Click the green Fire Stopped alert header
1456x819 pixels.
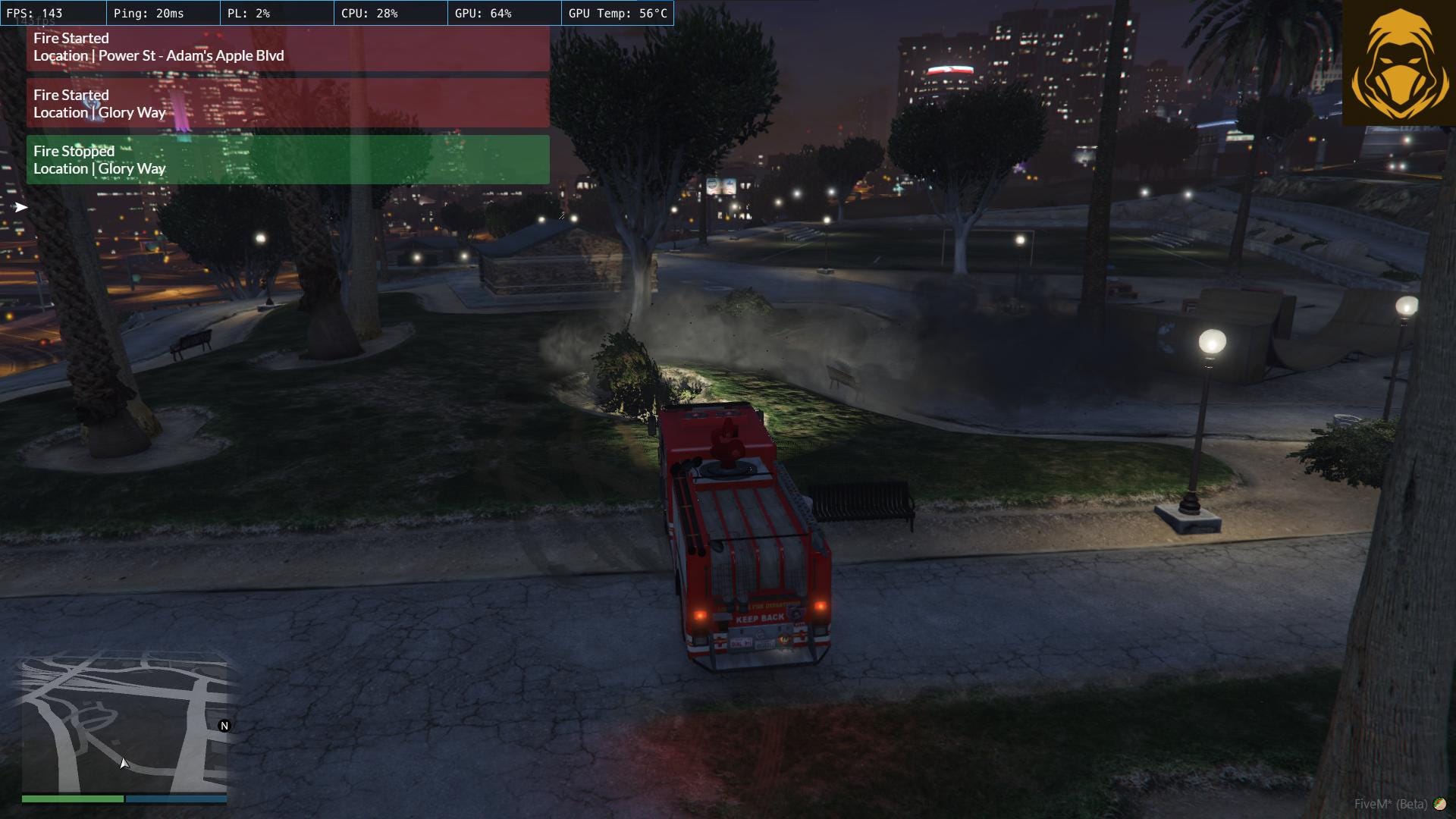(x=73, y=151)
